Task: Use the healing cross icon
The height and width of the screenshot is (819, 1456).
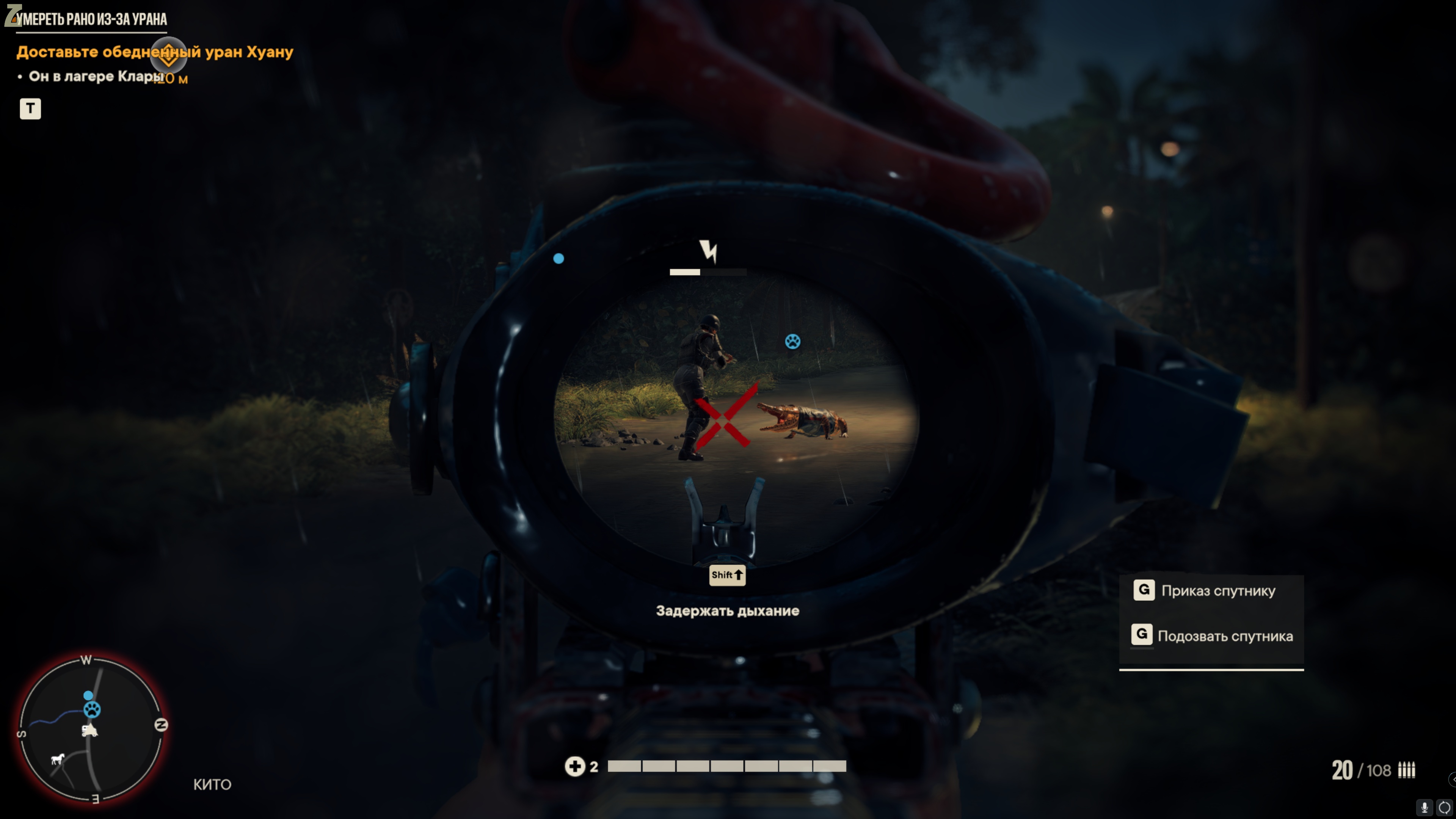Action: 575,766
